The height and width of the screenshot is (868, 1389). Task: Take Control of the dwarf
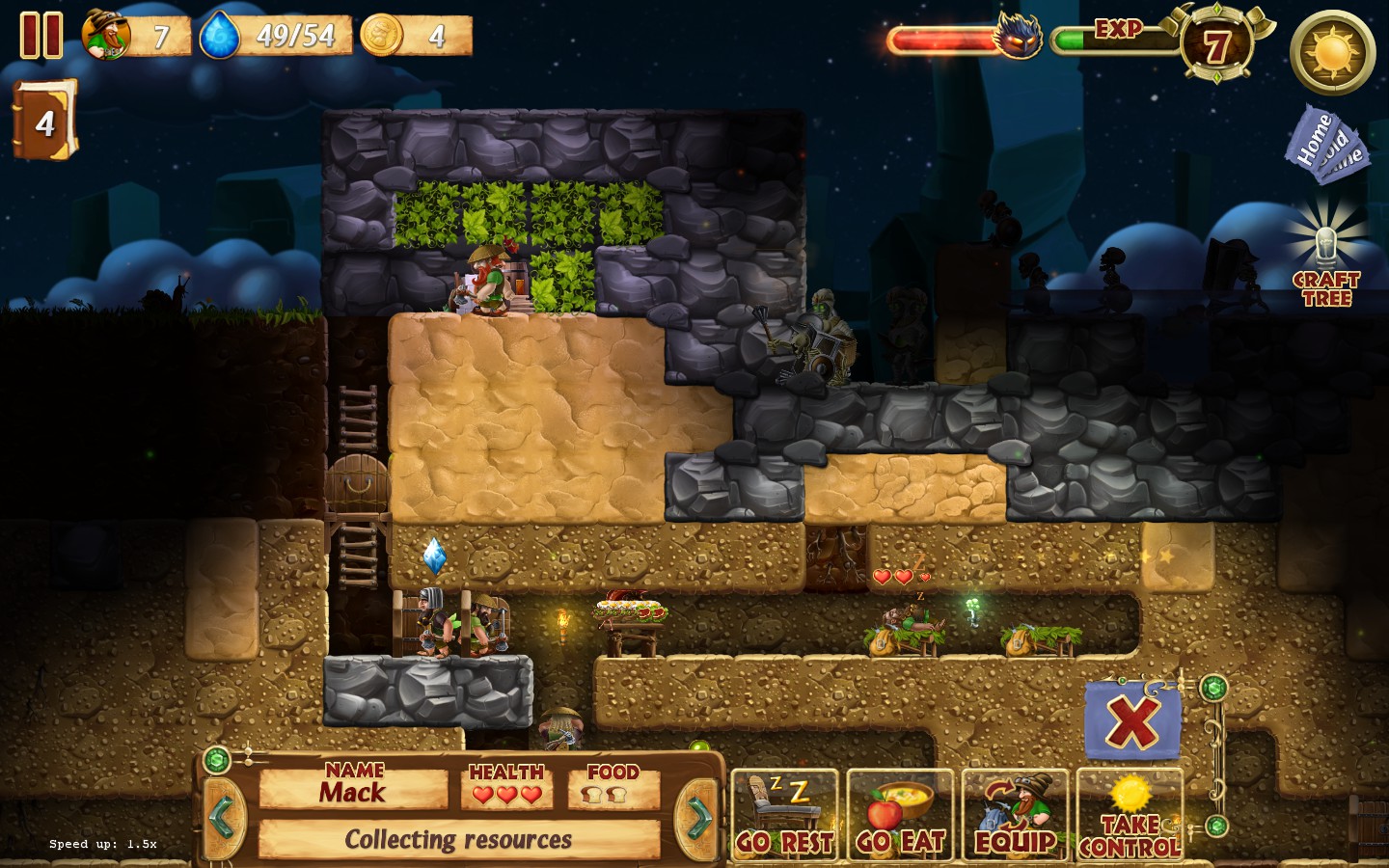click(x=1130, y=815)
